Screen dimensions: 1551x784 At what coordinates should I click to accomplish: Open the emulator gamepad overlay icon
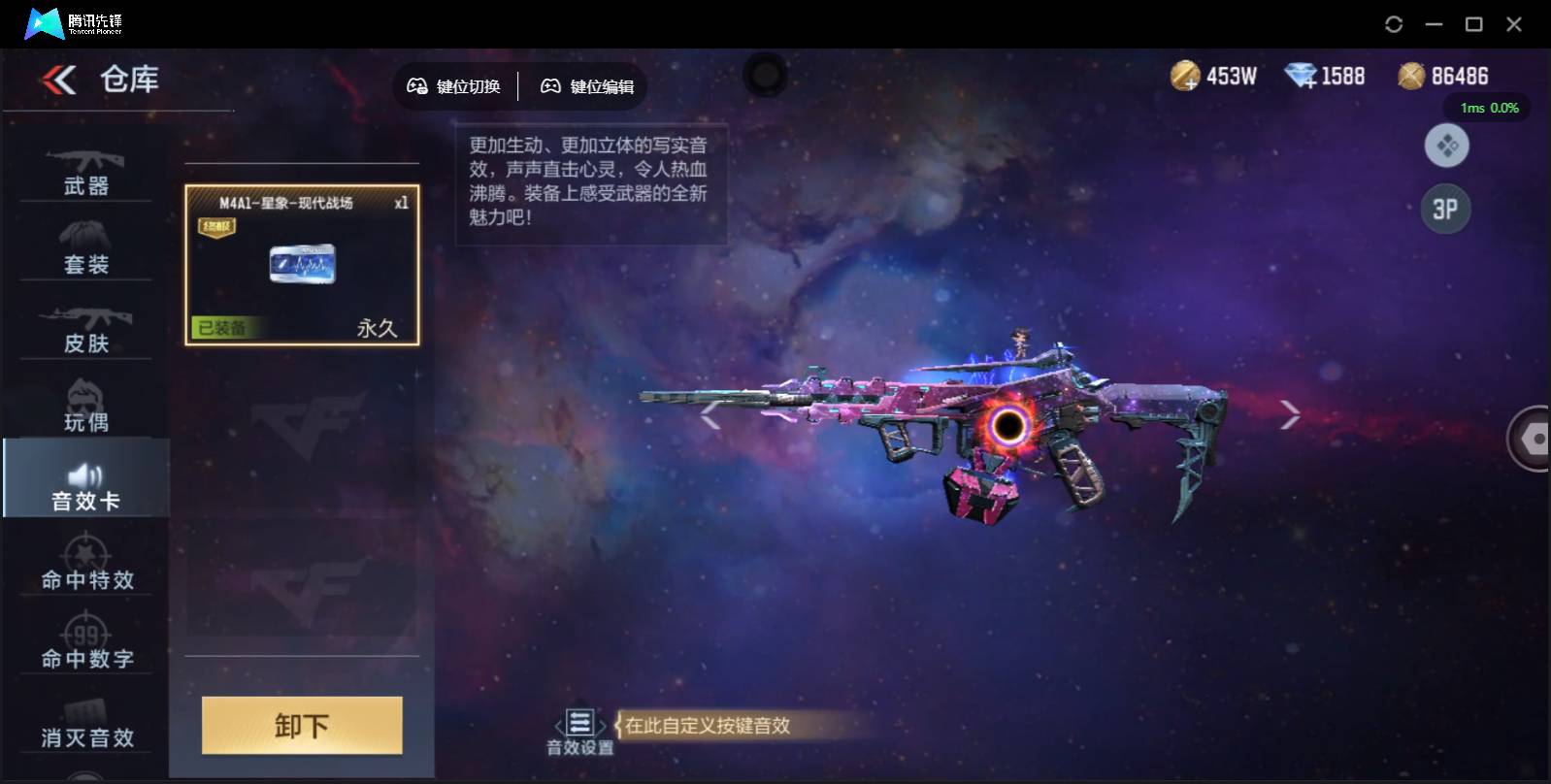tap(1446, 146)
